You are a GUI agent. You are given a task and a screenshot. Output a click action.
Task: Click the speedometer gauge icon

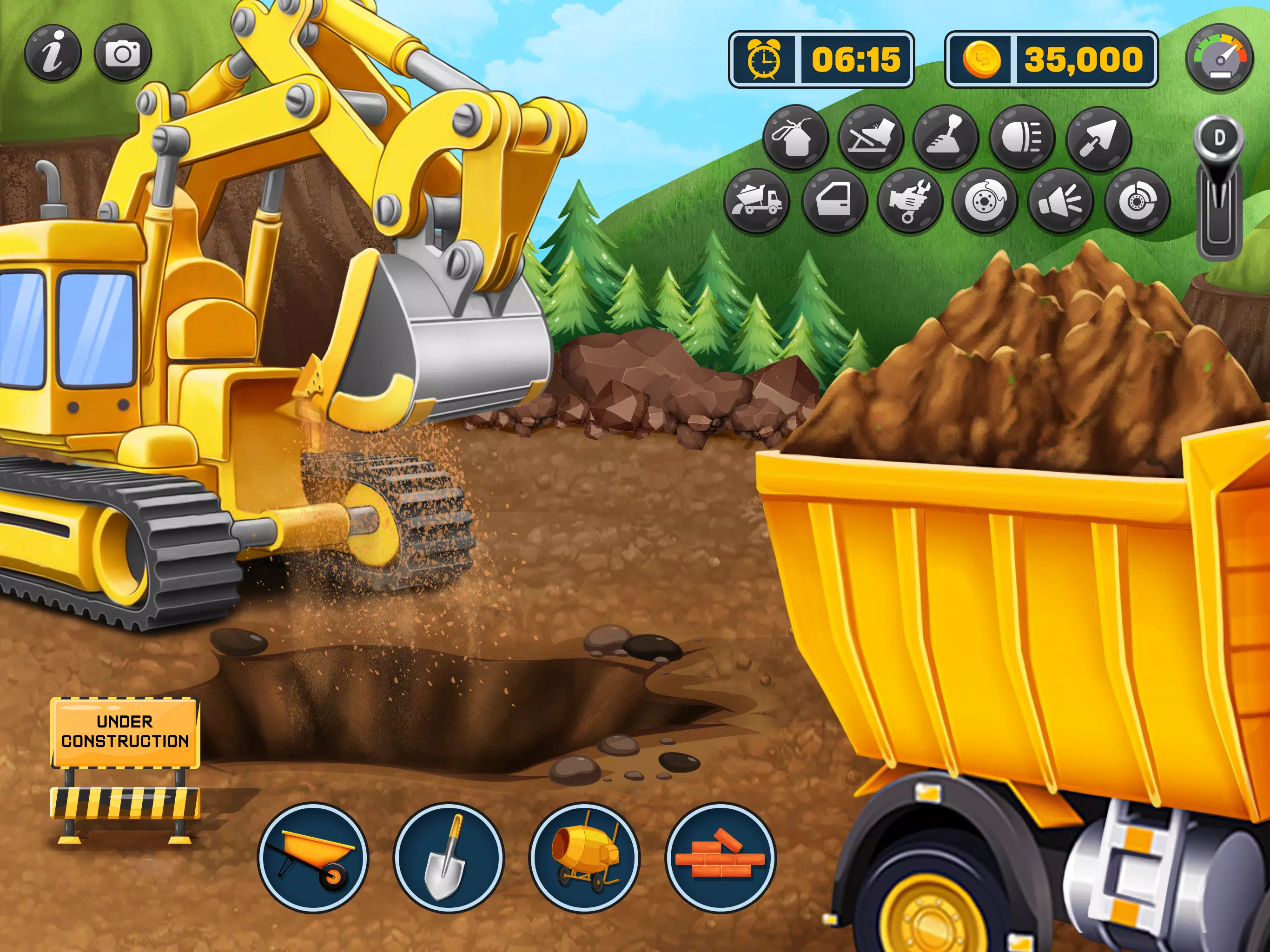click(1220, 58)
